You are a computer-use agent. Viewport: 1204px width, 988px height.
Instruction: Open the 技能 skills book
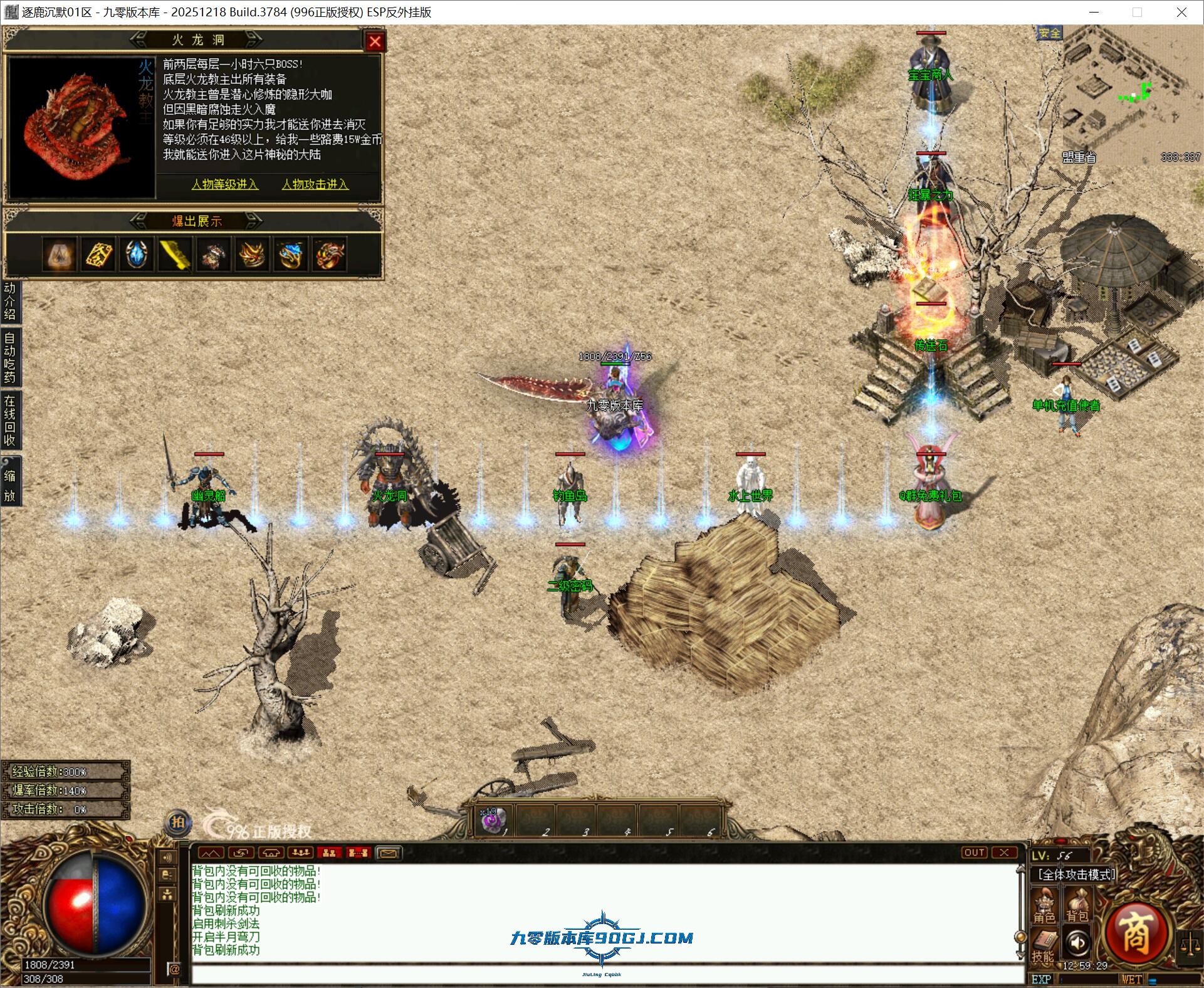click(x=1043, y=946)
